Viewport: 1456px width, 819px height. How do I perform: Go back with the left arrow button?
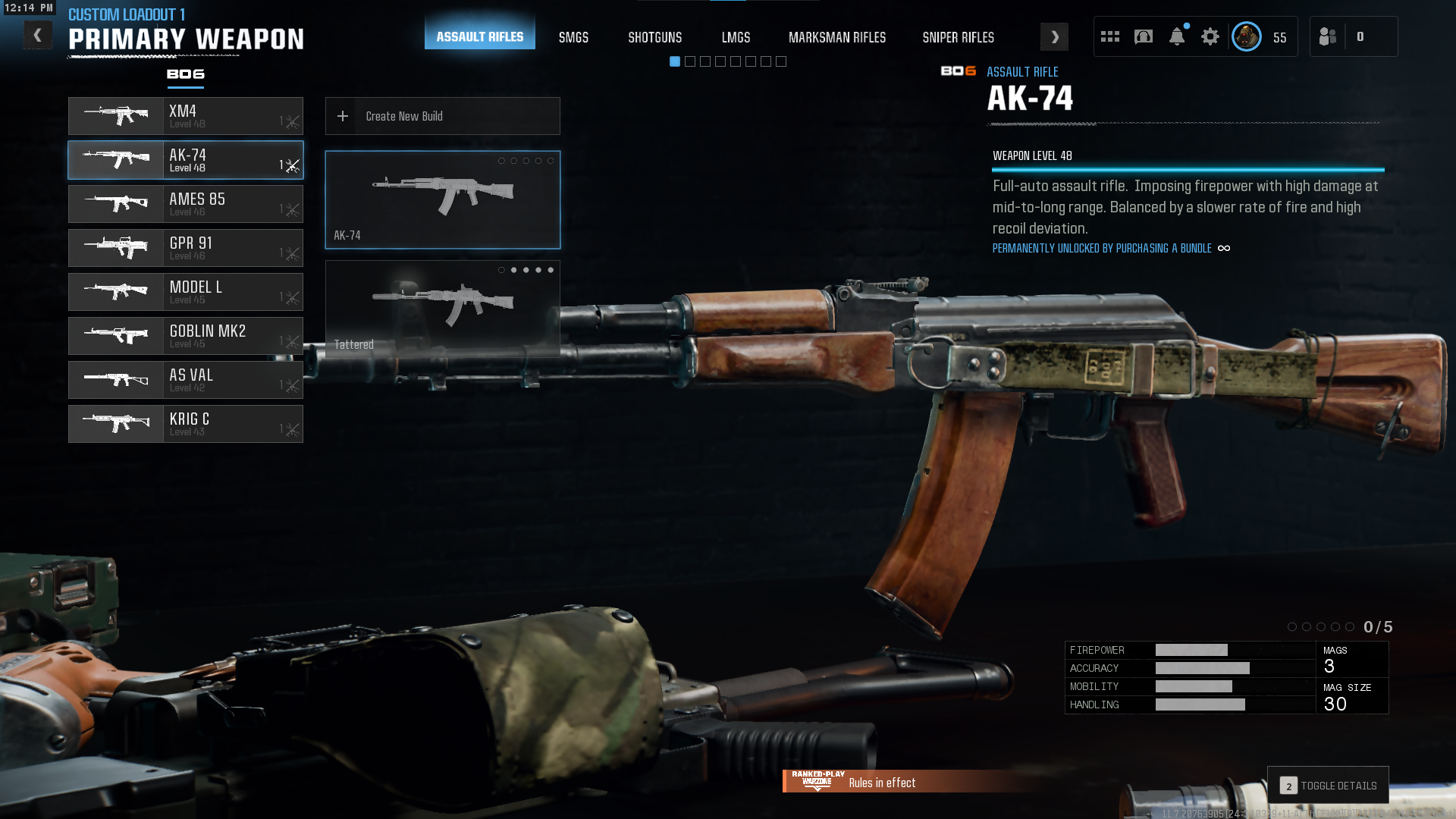pos(37,36)
